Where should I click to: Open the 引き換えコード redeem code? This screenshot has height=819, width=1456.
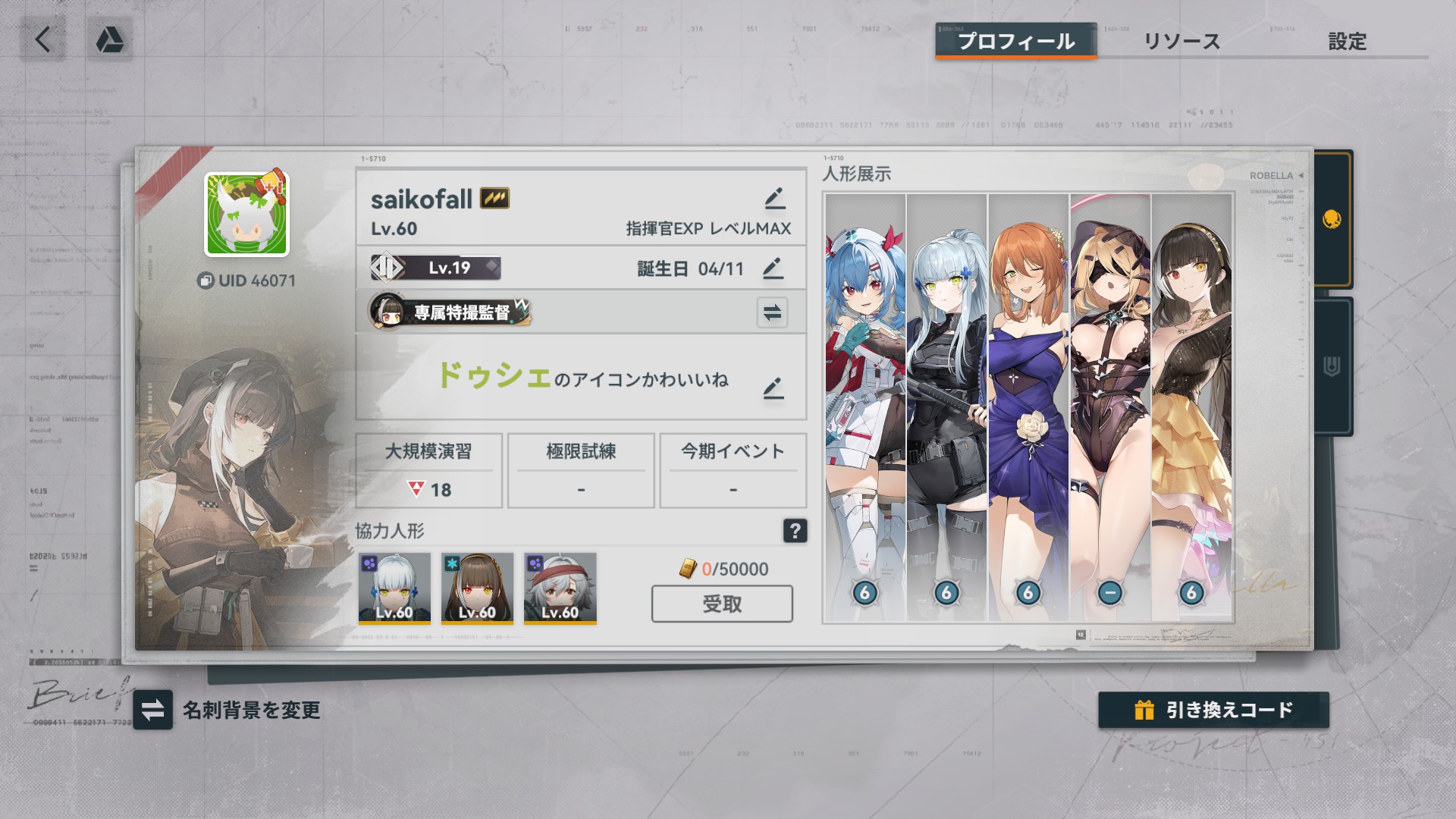(x=1213, y=710)
